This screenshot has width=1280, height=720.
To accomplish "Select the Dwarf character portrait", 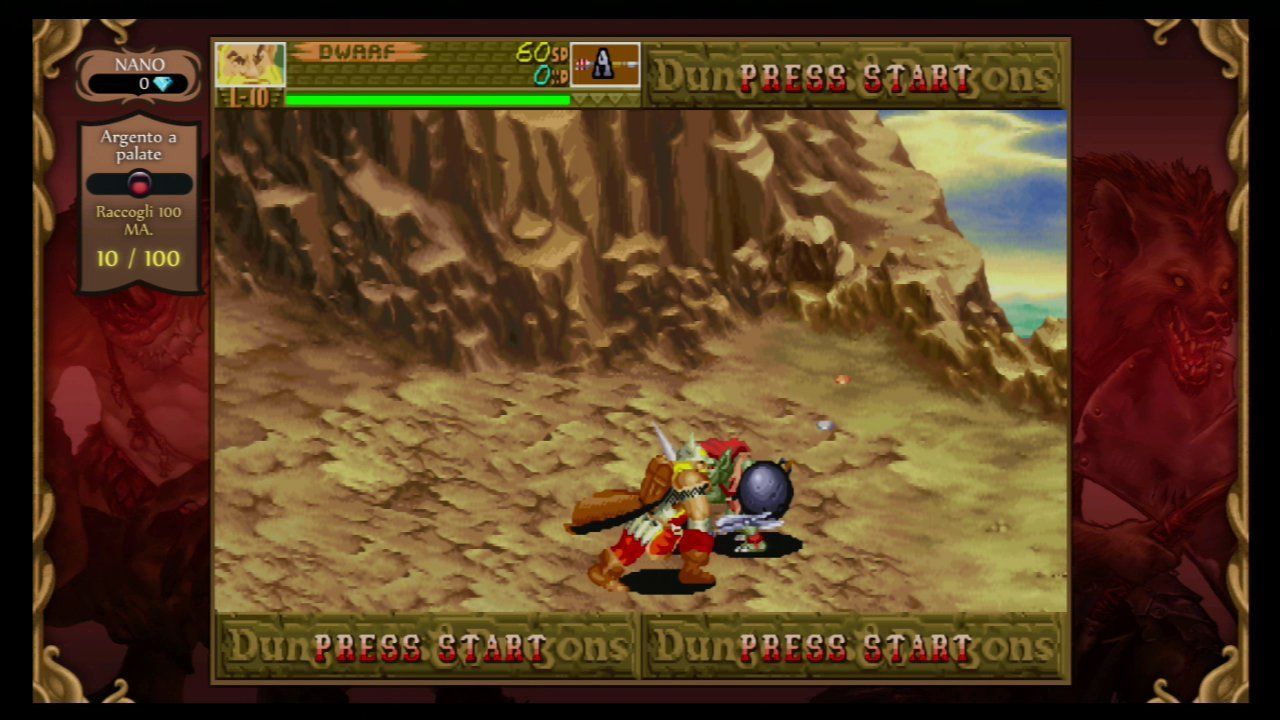I will [x=250, y=65].
